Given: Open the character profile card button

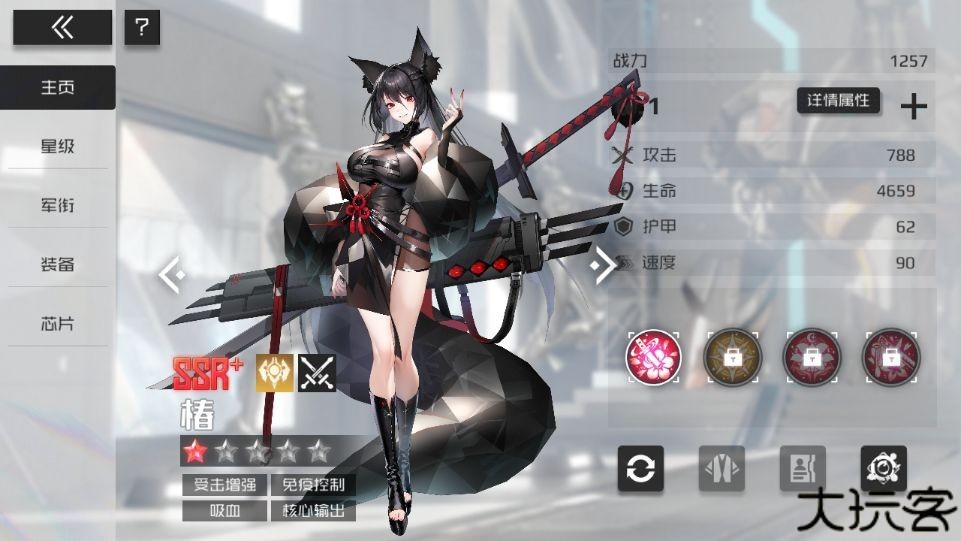Looking at the screenshot, I should [803, 468].
